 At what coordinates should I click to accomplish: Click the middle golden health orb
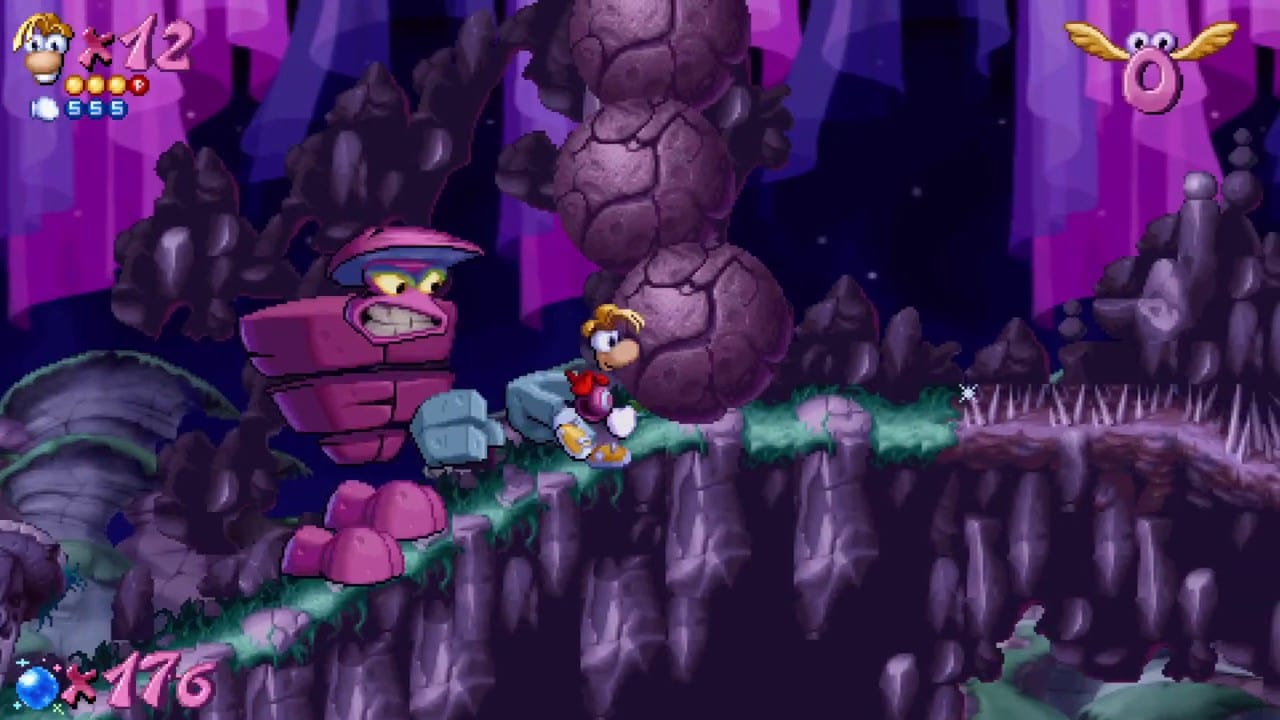point(95,84)
